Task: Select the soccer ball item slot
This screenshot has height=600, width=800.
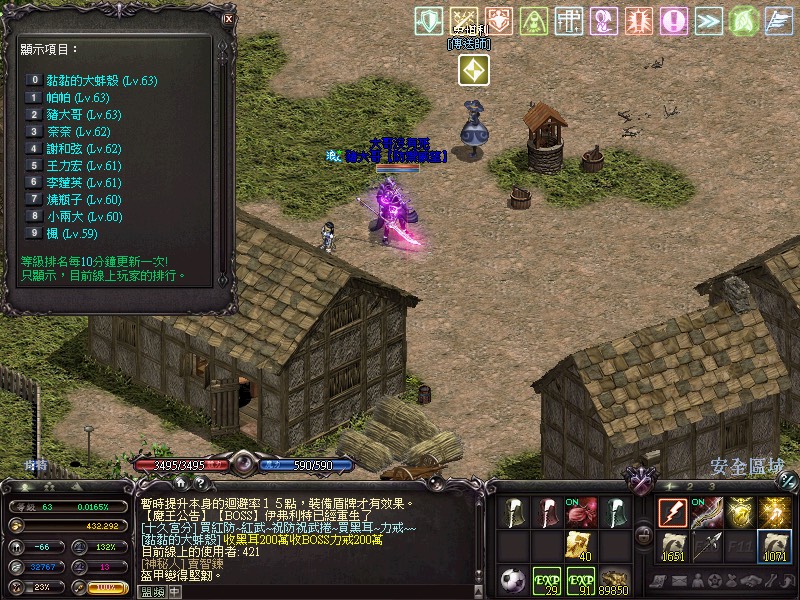Action: tap(514, 580)
